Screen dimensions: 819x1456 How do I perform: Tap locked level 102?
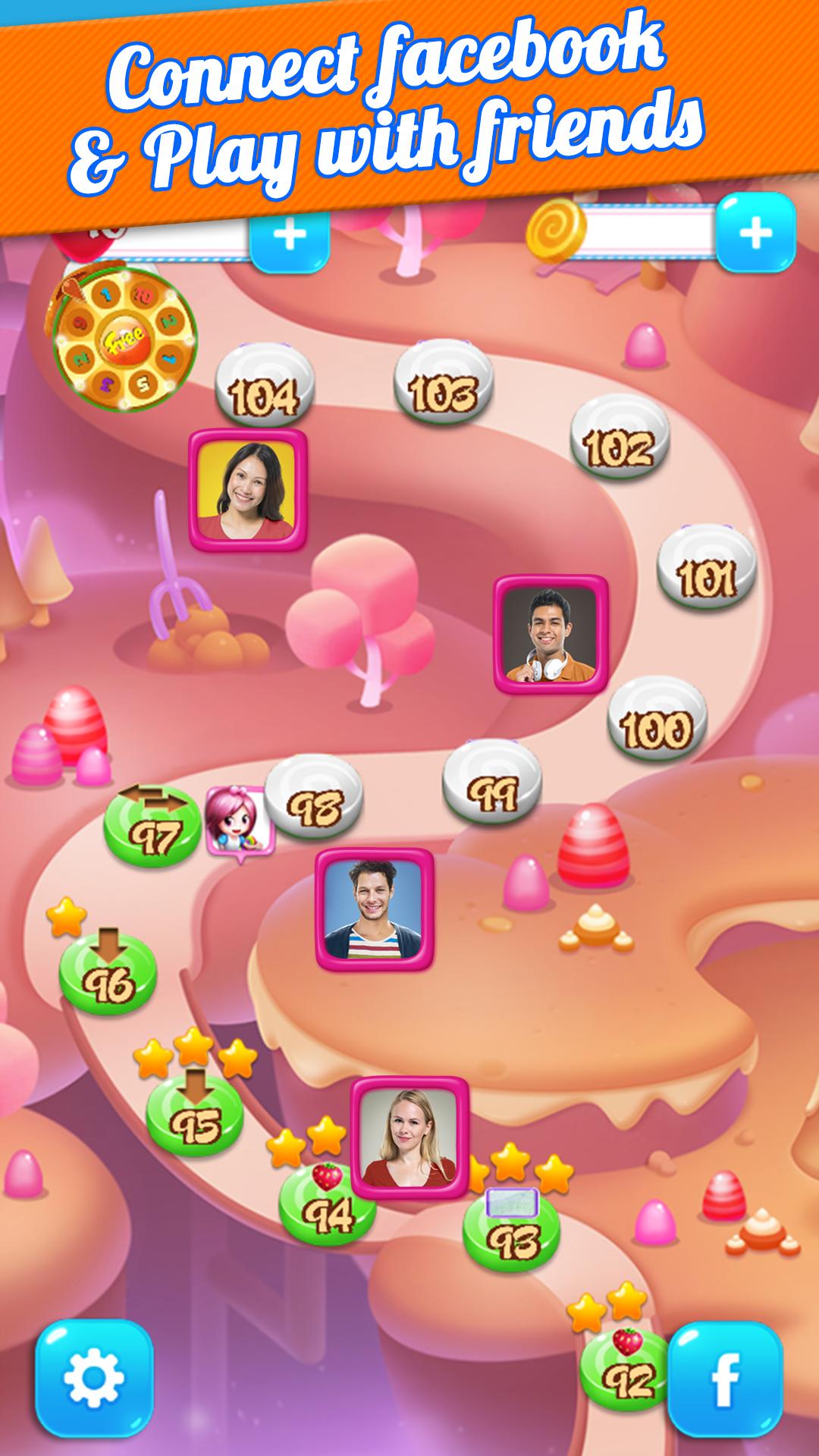619,441
